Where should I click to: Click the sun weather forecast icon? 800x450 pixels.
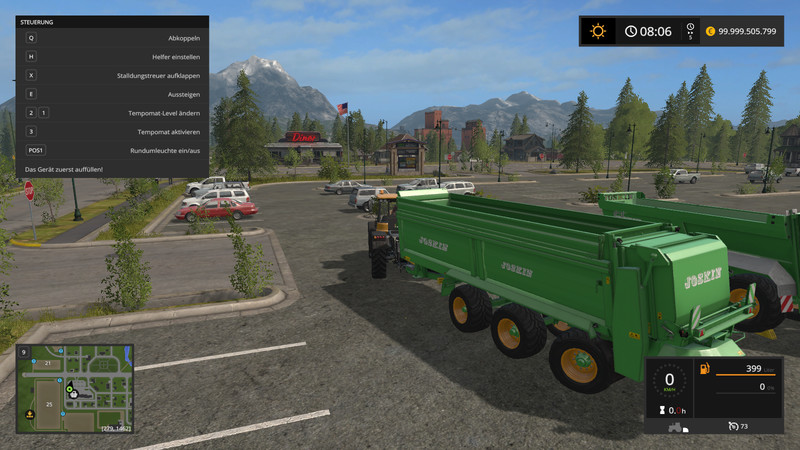point(598,31)
